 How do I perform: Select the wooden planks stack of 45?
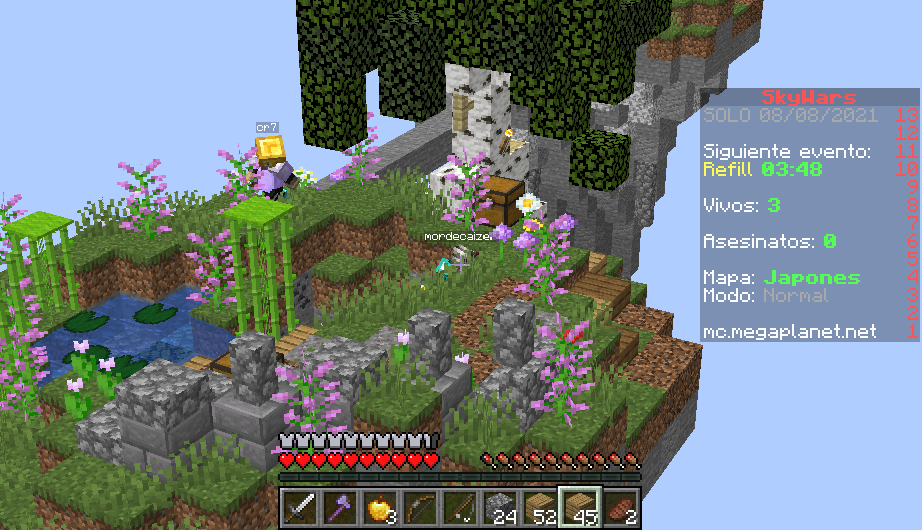click(x=579, y=508)
